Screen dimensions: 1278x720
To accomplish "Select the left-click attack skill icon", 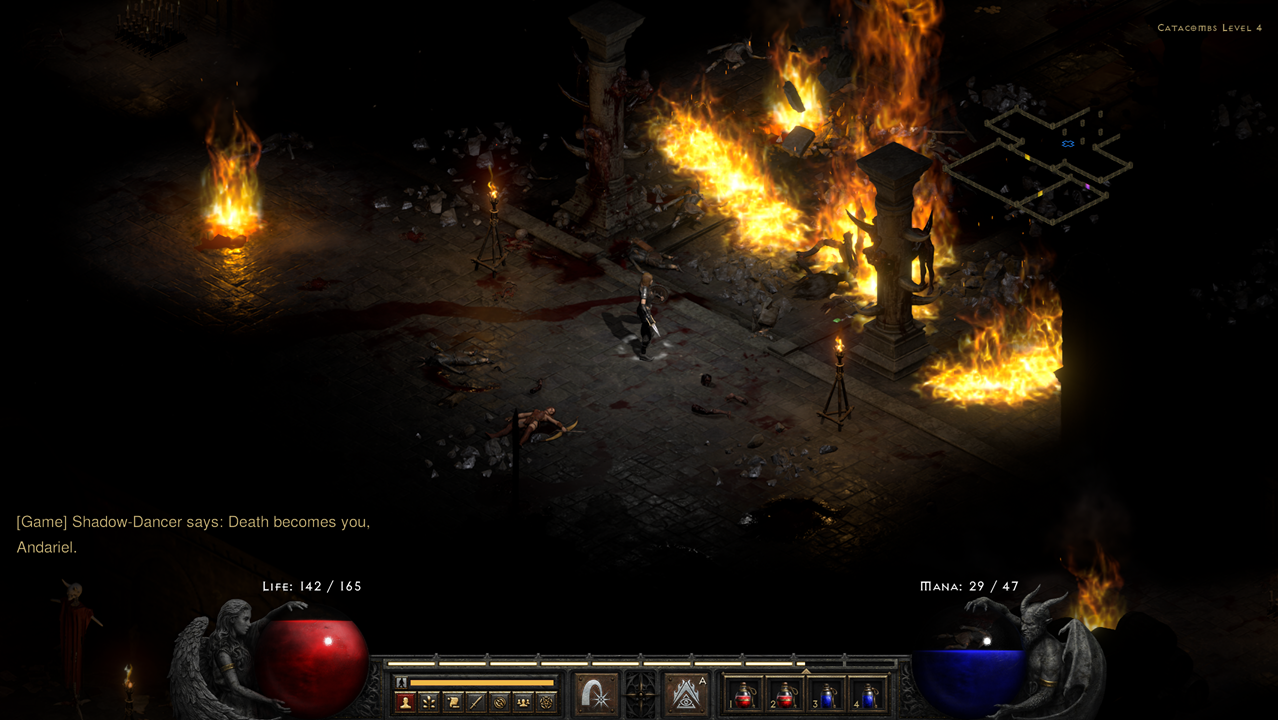I will point(597,694).
